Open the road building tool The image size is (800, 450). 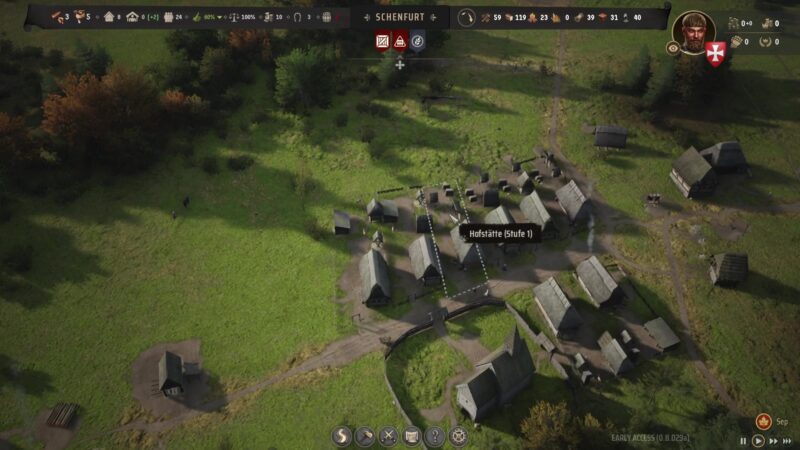343,436
